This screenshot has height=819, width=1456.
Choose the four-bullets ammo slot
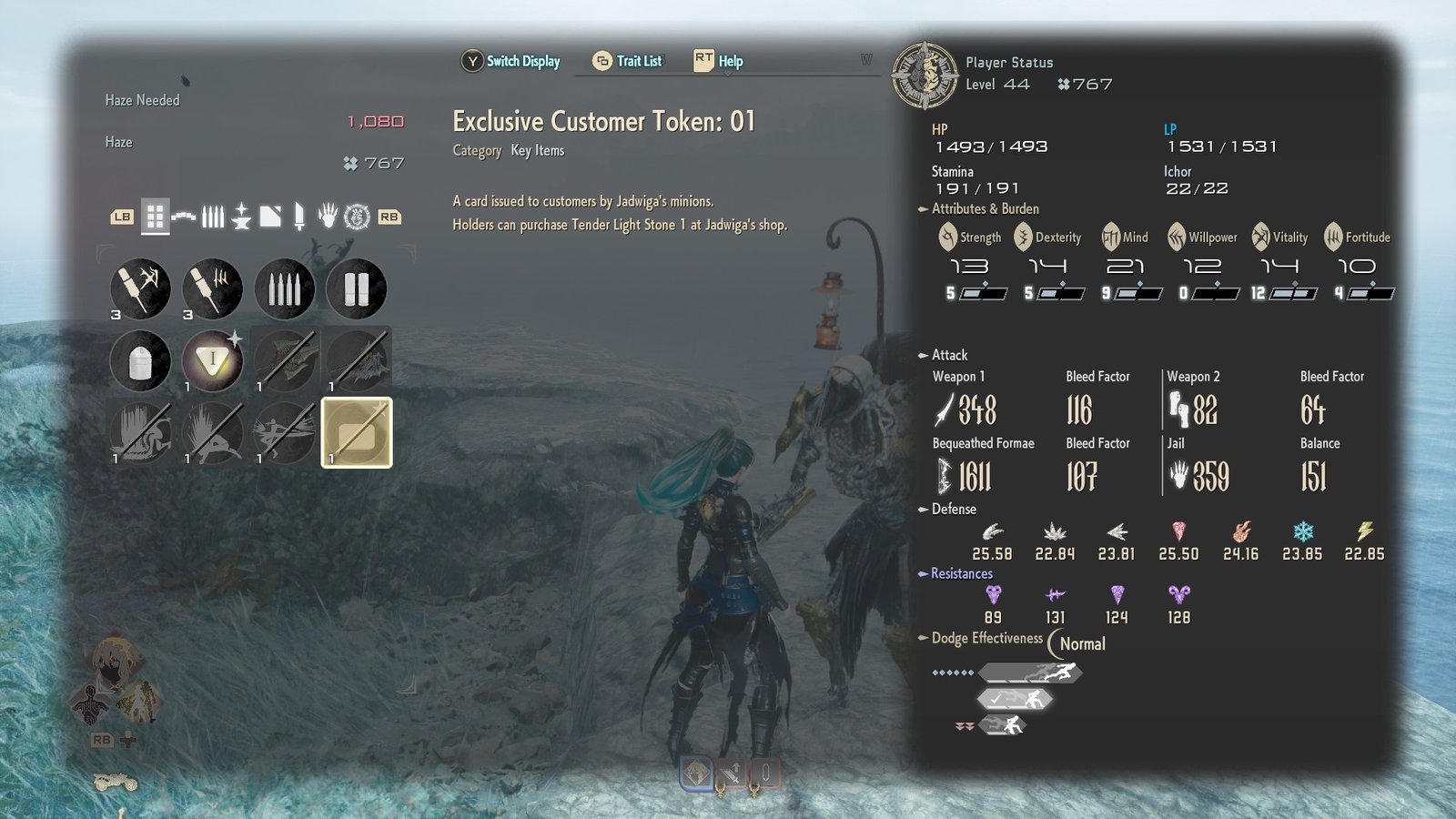(285, 289)
